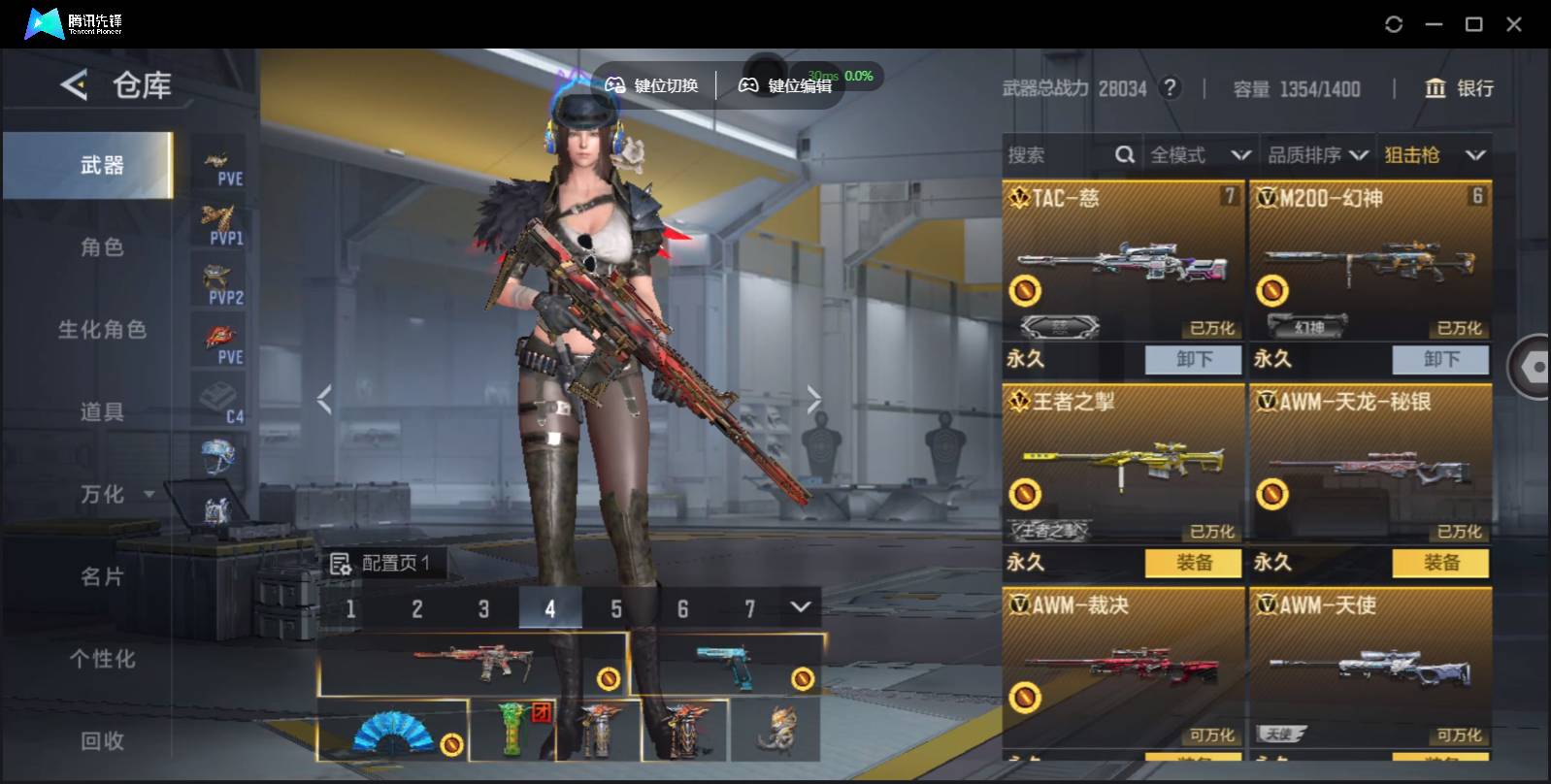This screenshot has width=1551, height=784.
Task: Switch to the 个性化 tab
Action: (x=102, y=659)
